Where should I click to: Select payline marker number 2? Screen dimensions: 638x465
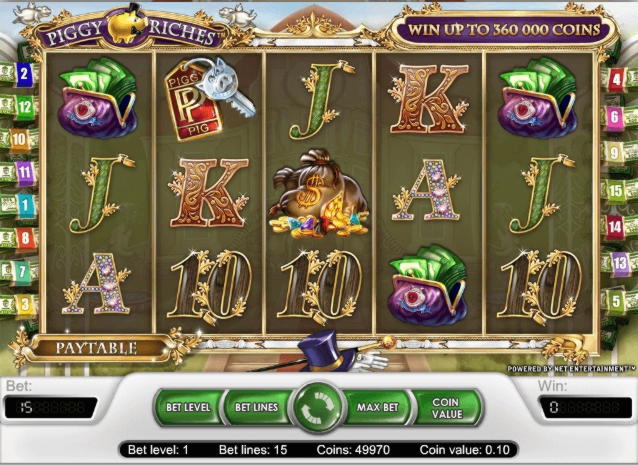pos(25,73)
